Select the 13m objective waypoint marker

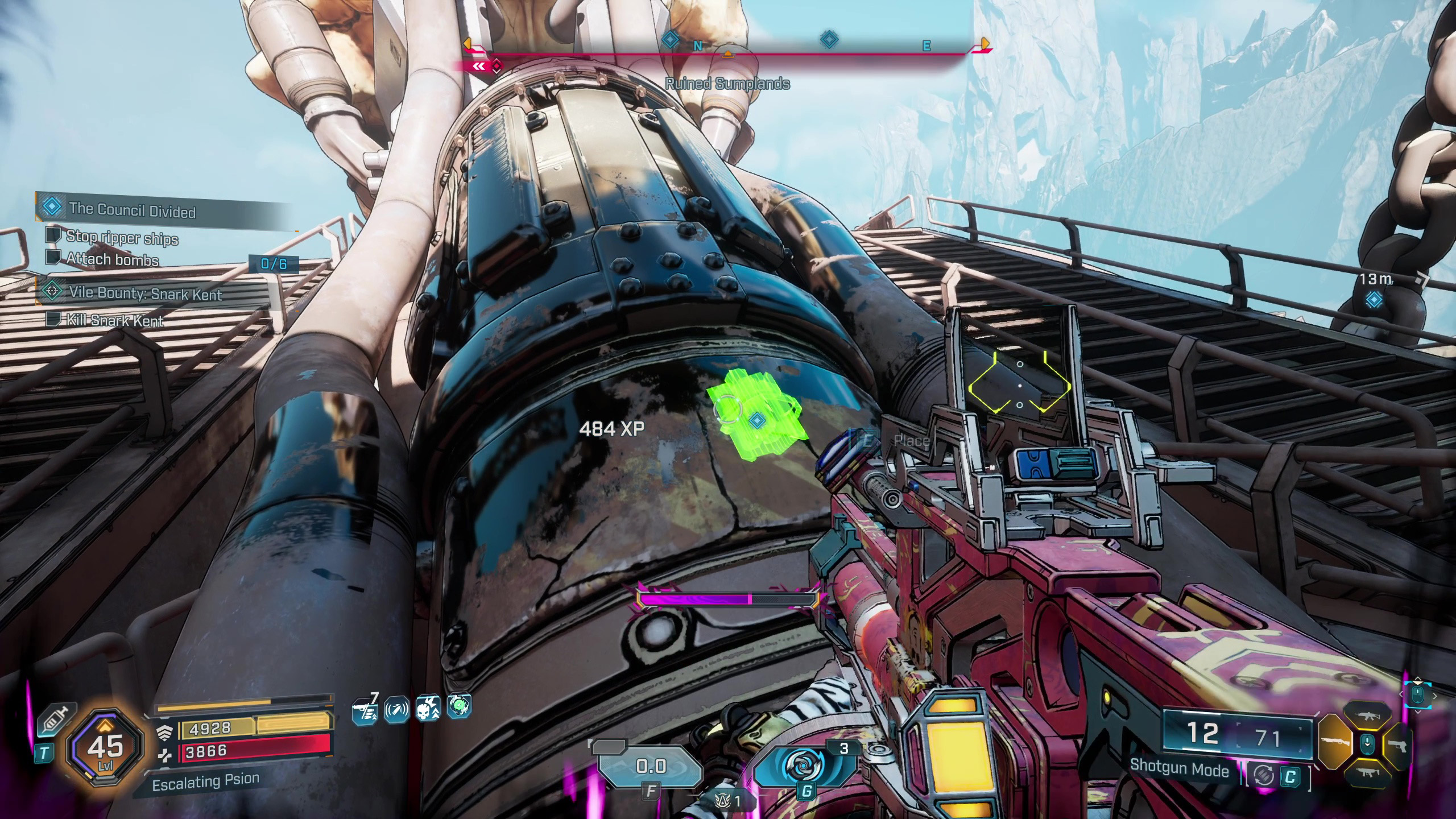1375,299
